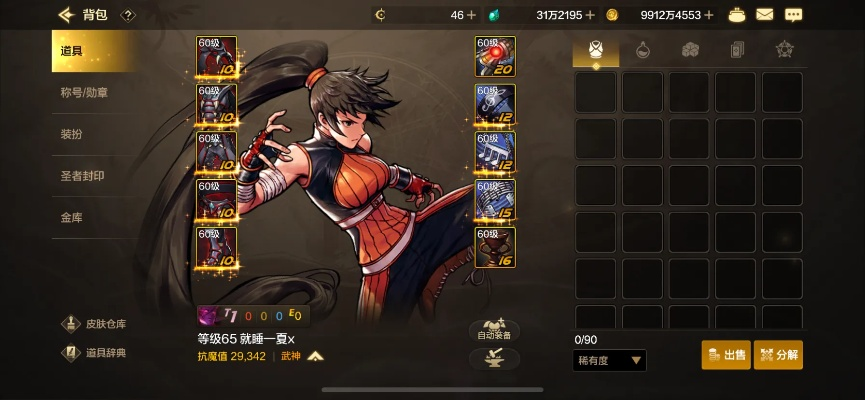Tap the 分解 disassemble button
This screenshot has height=400, width=865.
tap(778, 355)
